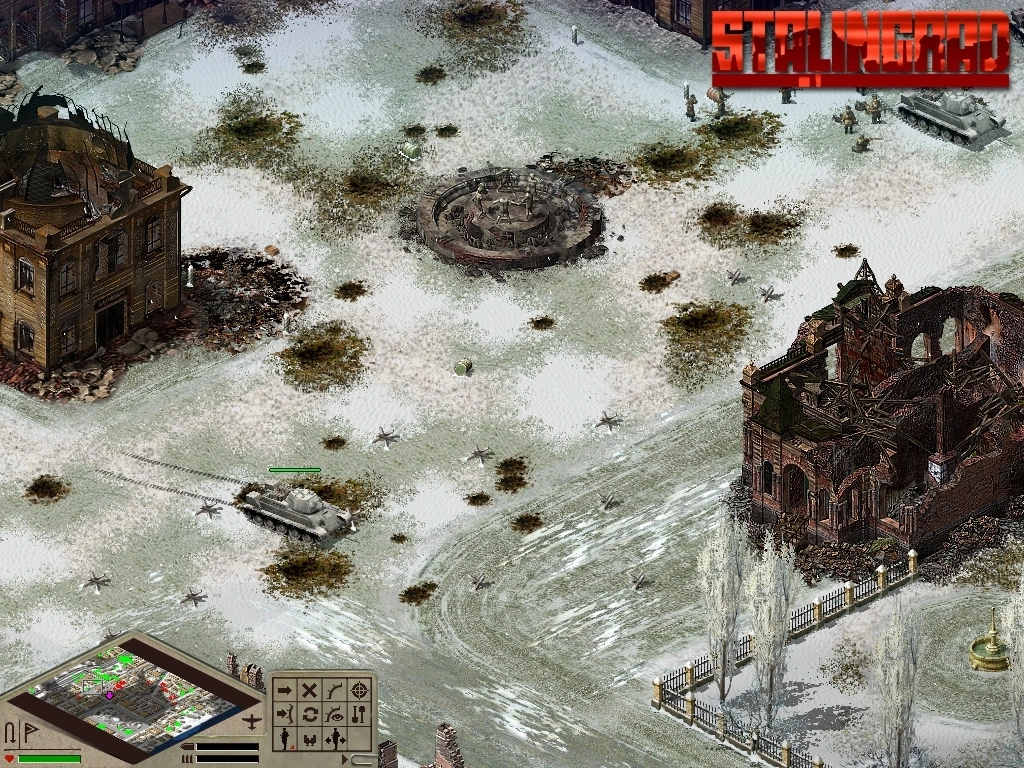This screenshot has height=768, width=1024.
Task: Select the curved branch path command icon
Action: 335,690
